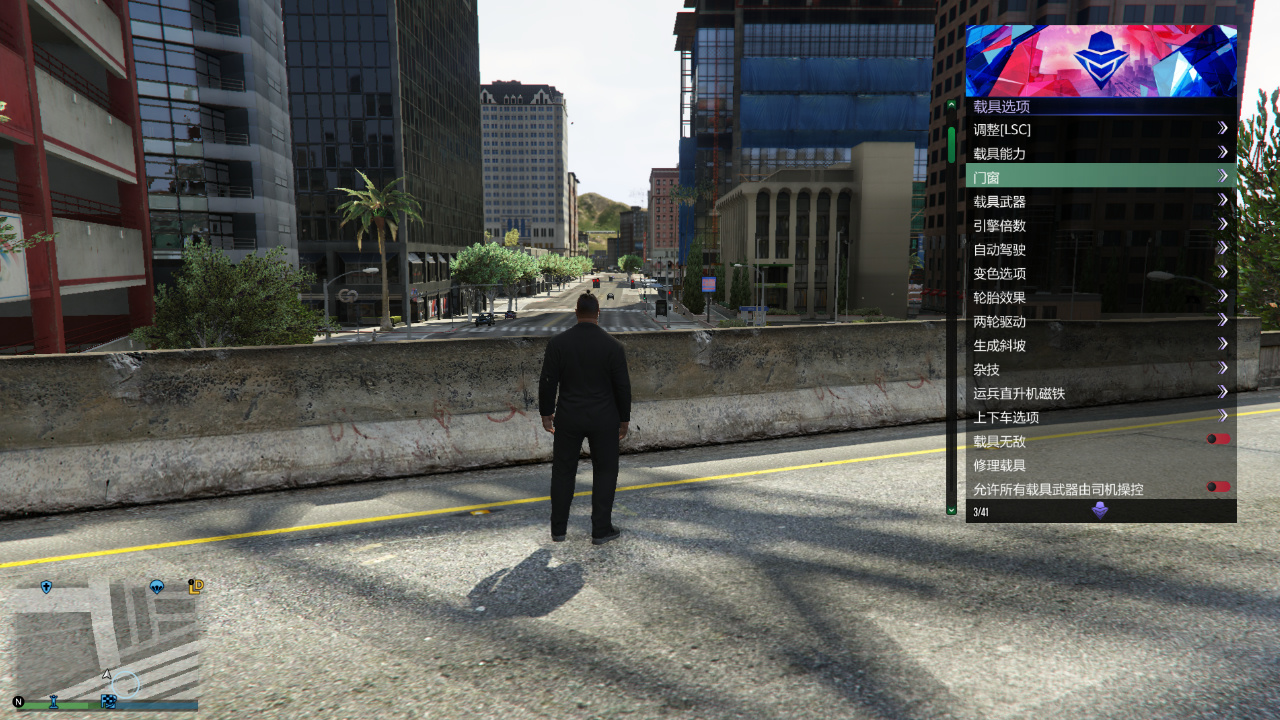Click the parachute icon on the minimap
The width and height of the screenshot is (1280, 720).
[156, 588]
